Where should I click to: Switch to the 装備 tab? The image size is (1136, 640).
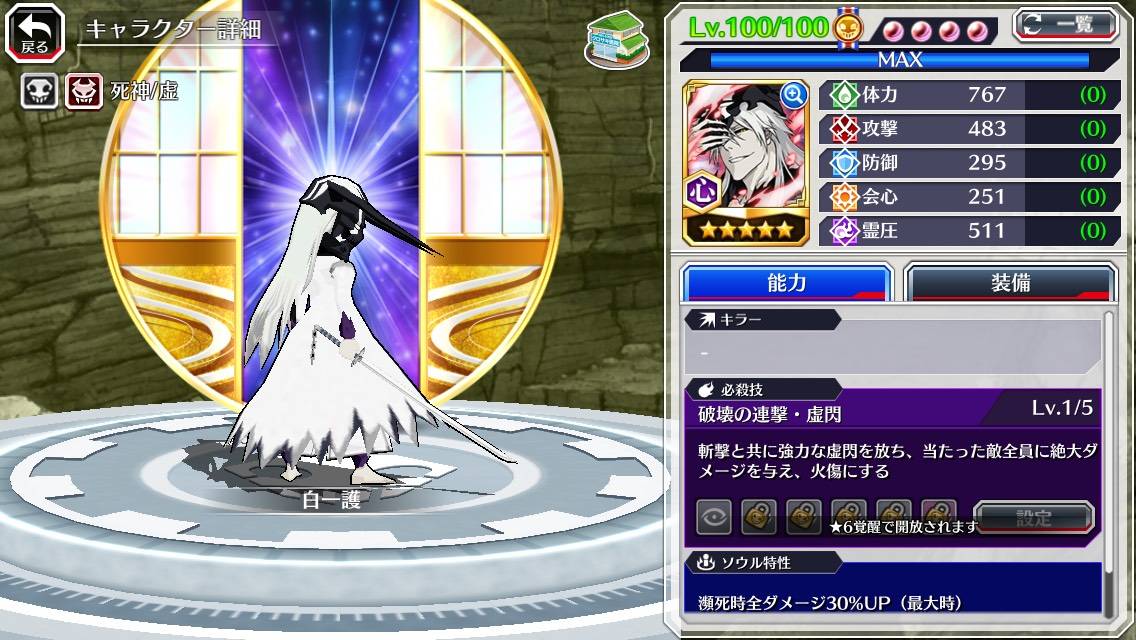tap(1010, 283)
